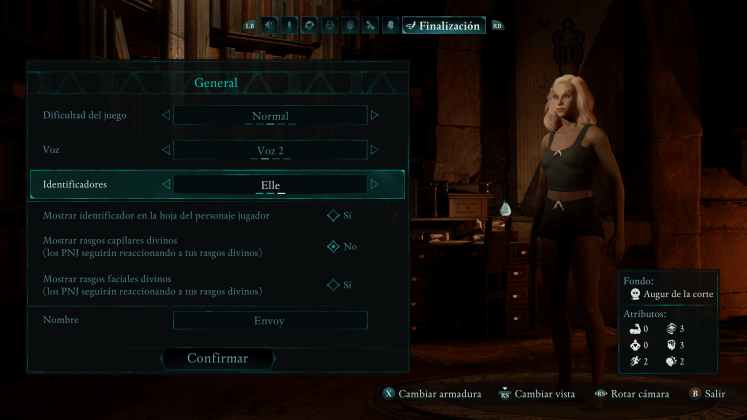747x420 pixels.
Task: Go back to the previous voice option
Action: 166,151
